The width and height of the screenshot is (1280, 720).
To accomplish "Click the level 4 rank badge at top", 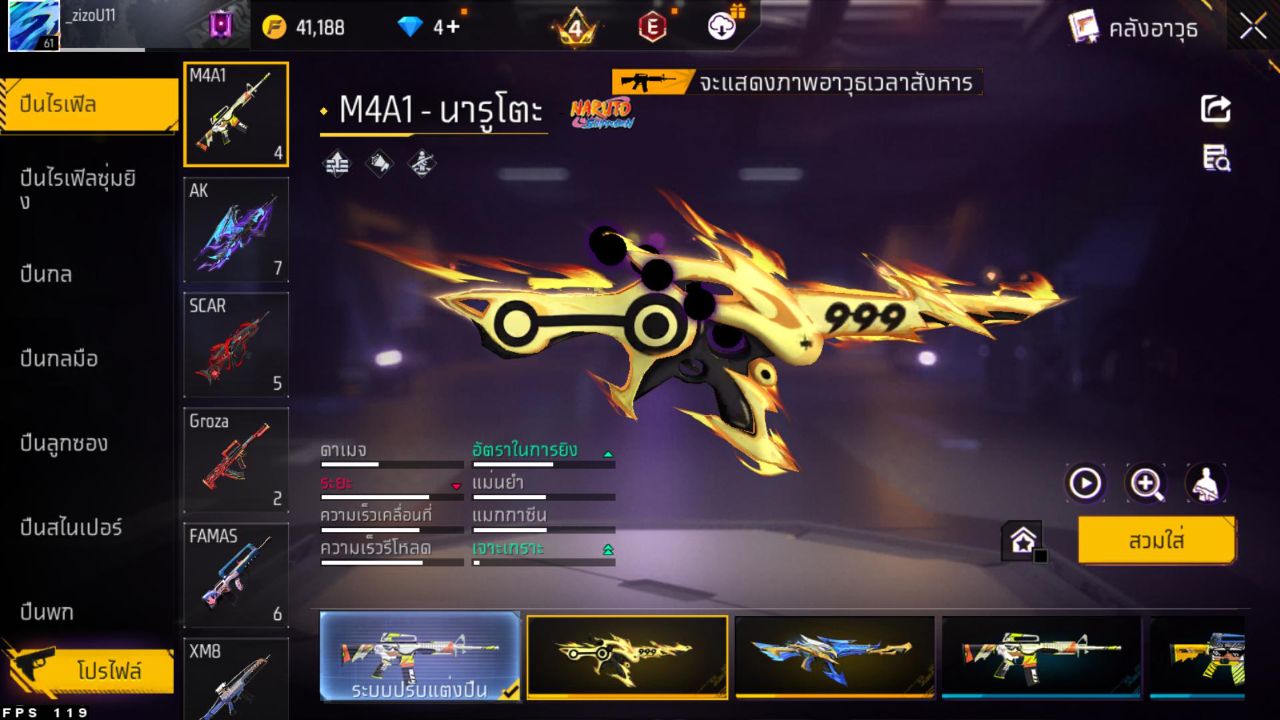I will 575,27.
